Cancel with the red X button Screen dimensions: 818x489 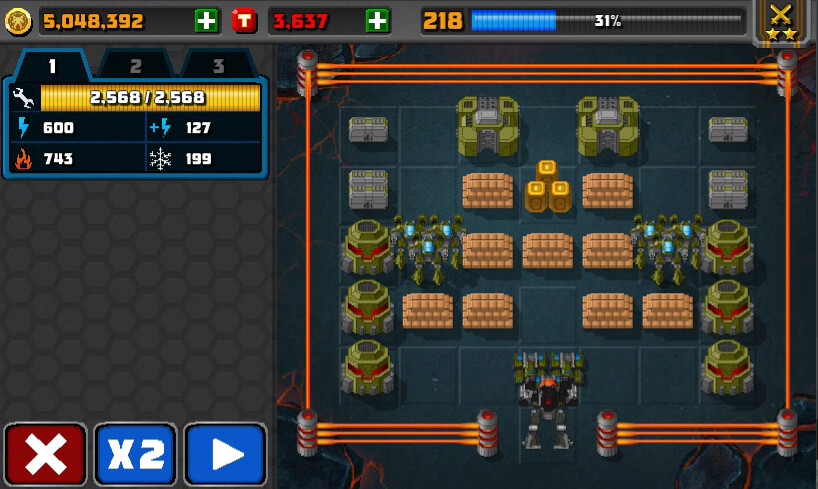pos(45,455)
